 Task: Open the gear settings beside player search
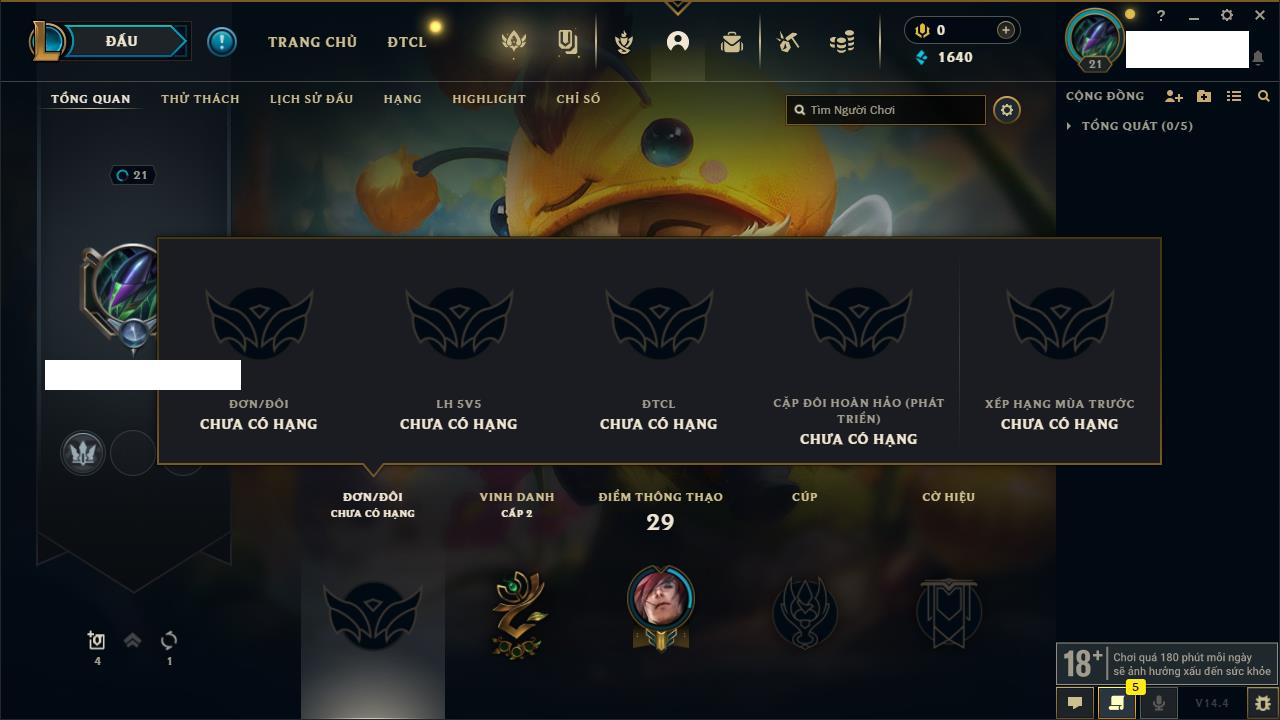tap(1007, 110)
